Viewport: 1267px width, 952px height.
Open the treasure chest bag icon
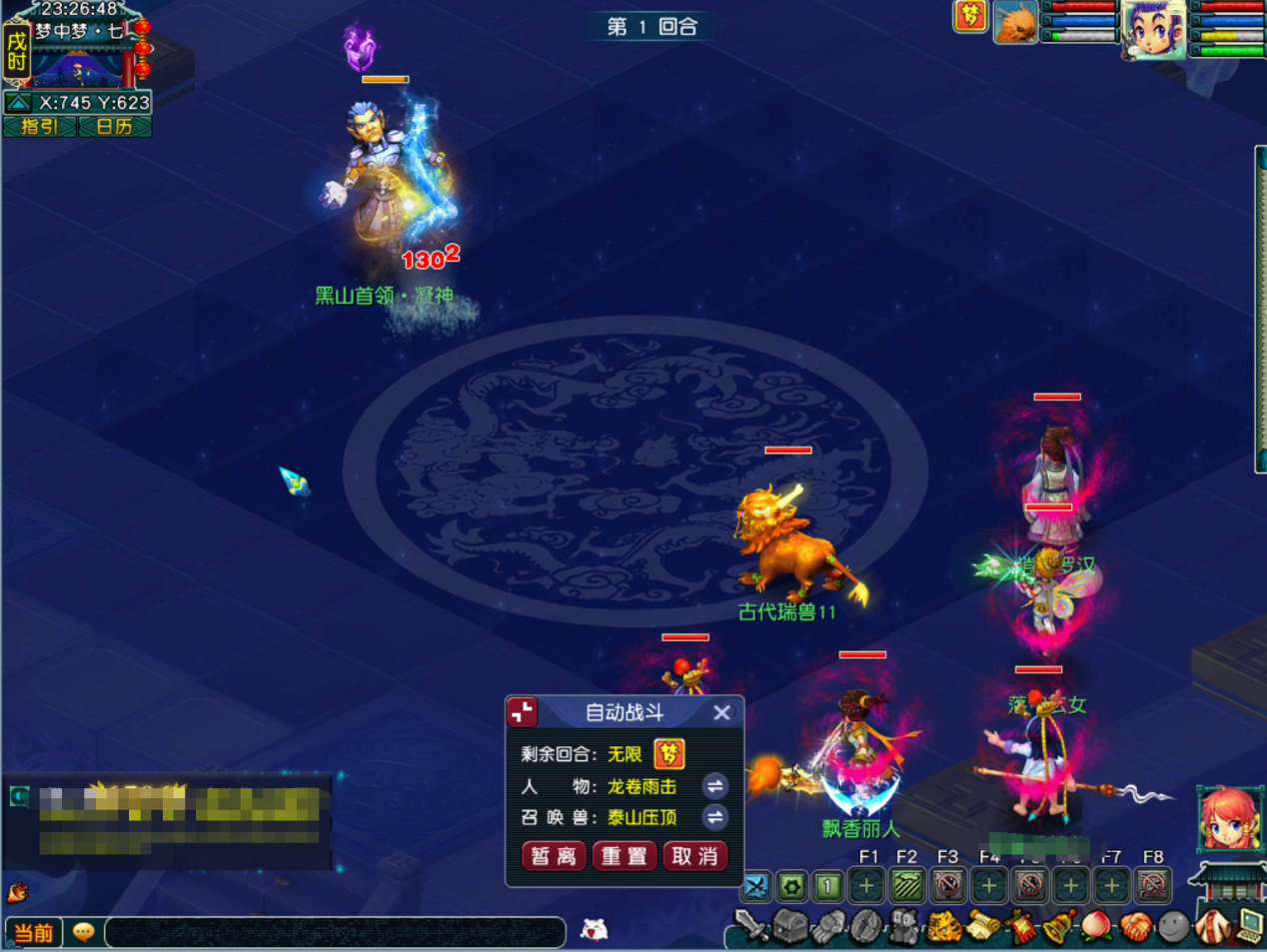point(790,928)
